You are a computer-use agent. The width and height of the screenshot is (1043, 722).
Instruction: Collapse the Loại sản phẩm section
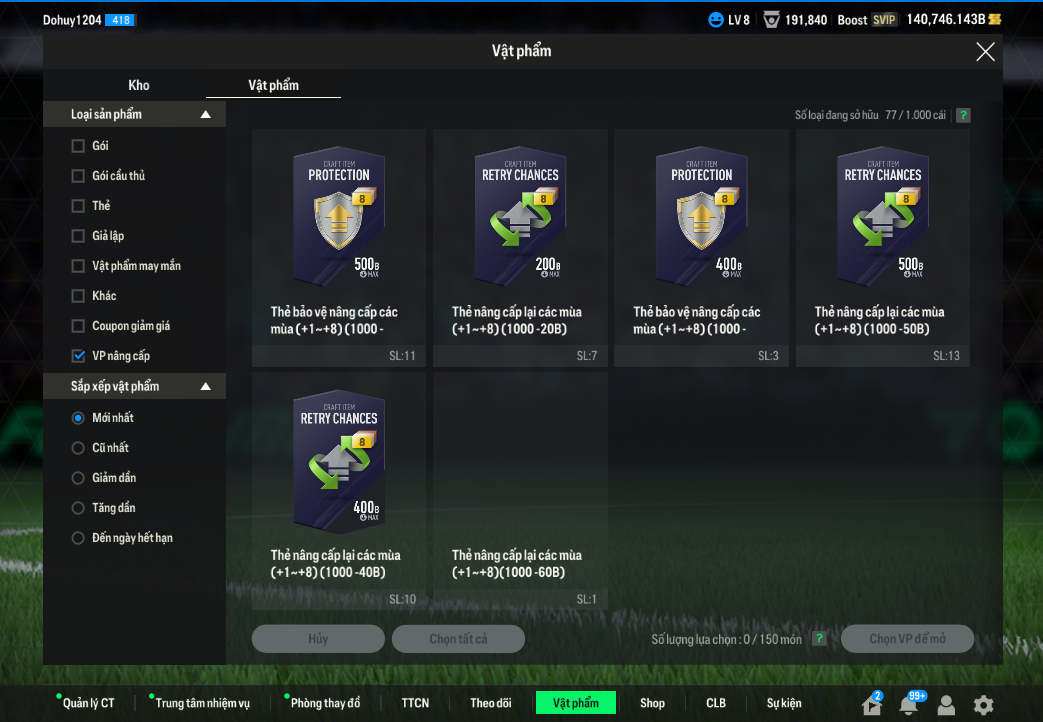click(206, 115)
